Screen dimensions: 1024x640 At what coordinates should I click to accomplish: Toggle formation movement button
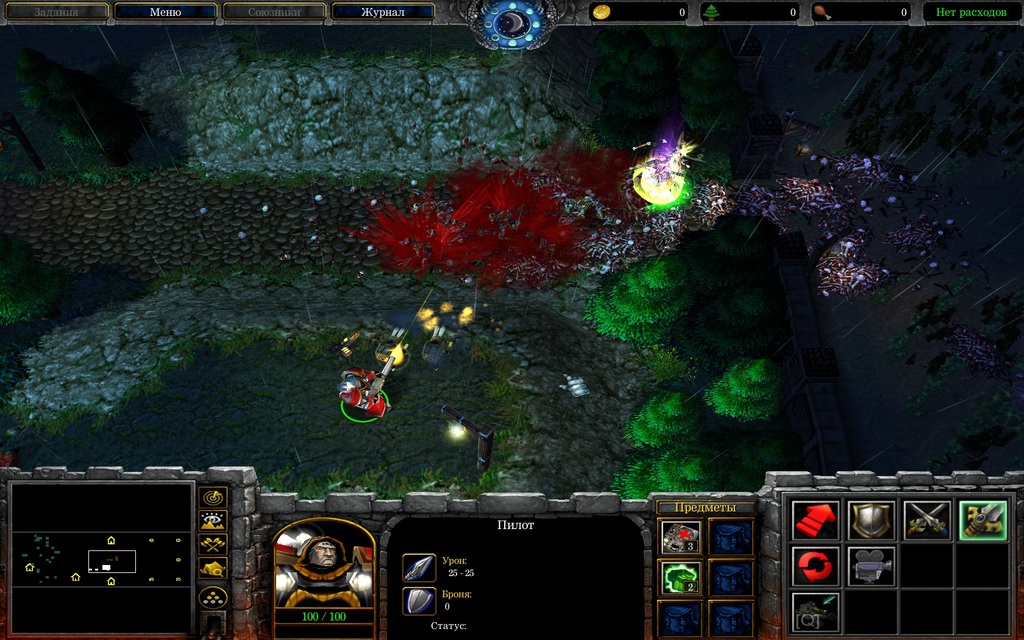(x=213, y=598)
